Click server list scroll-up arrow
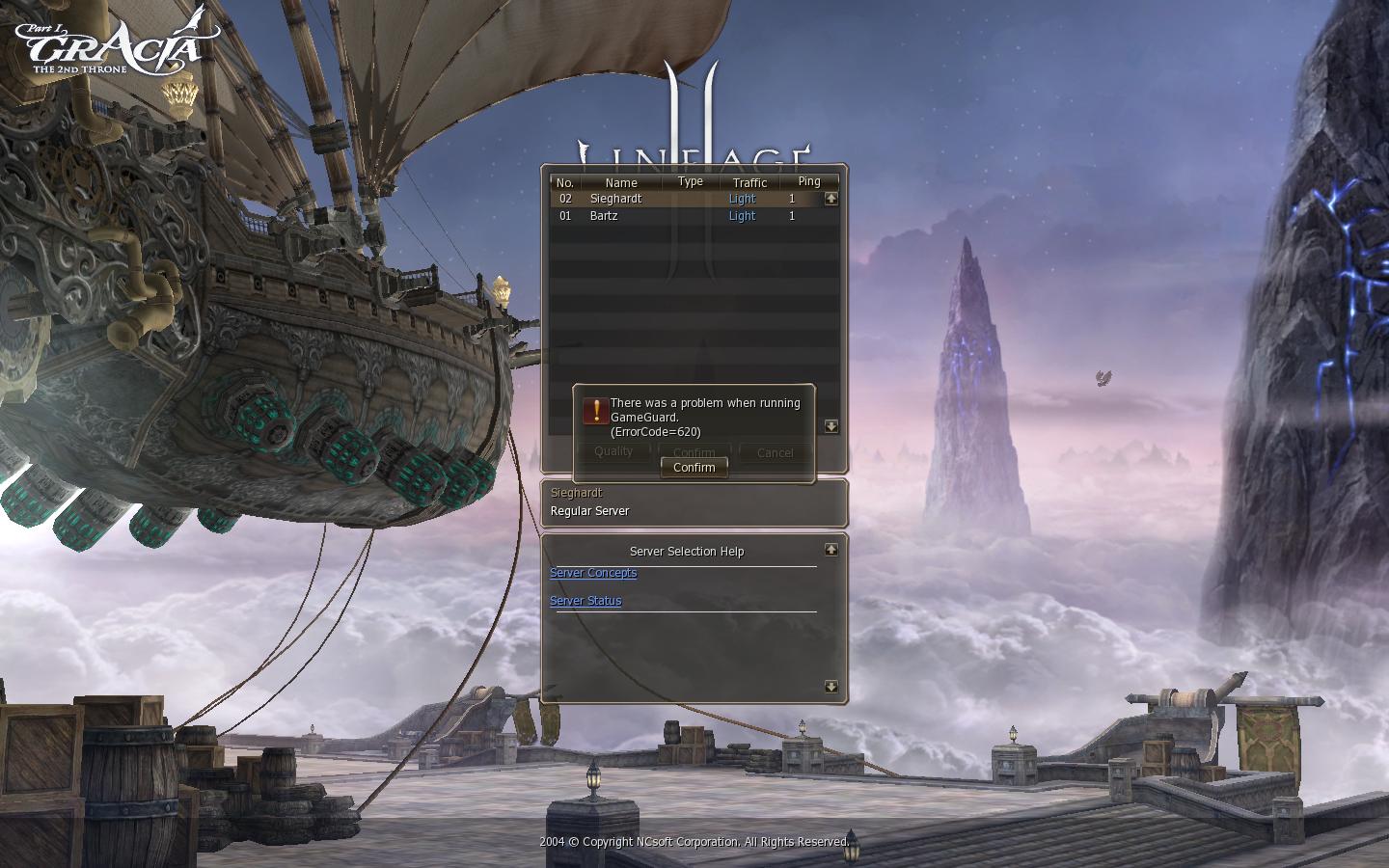The height and width of the screenshot is (868, 1389). pyautogui.click(x=831, y=199)
